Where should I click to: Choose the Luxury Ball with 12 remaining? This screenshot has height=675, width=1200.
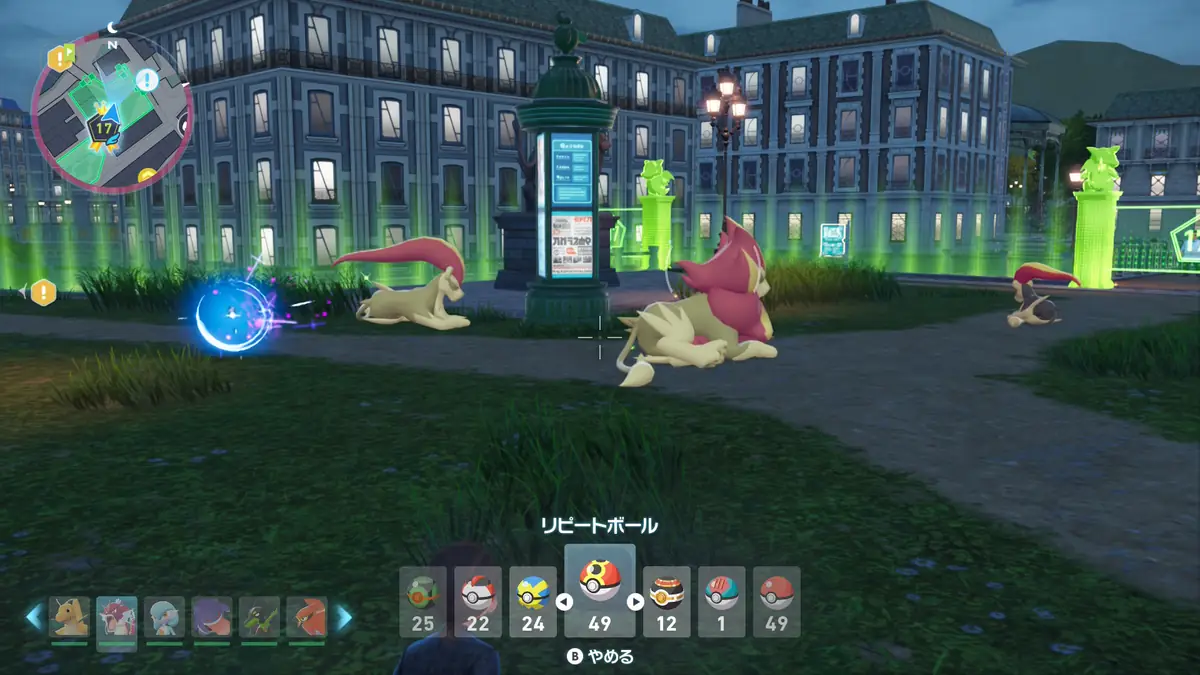[x=666, y=602]
